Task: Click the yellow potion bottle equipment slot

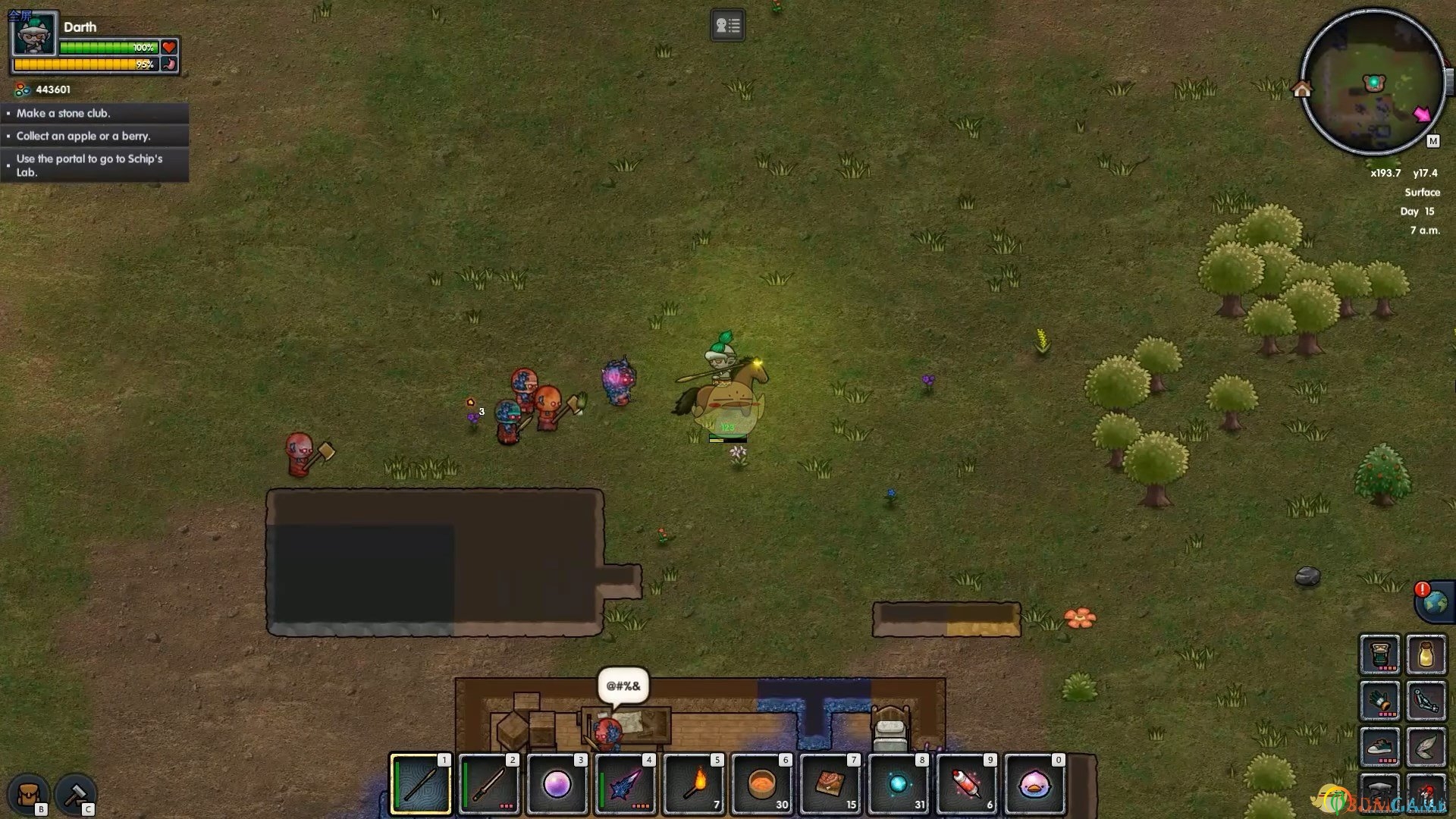Action: click(1426, 654)
